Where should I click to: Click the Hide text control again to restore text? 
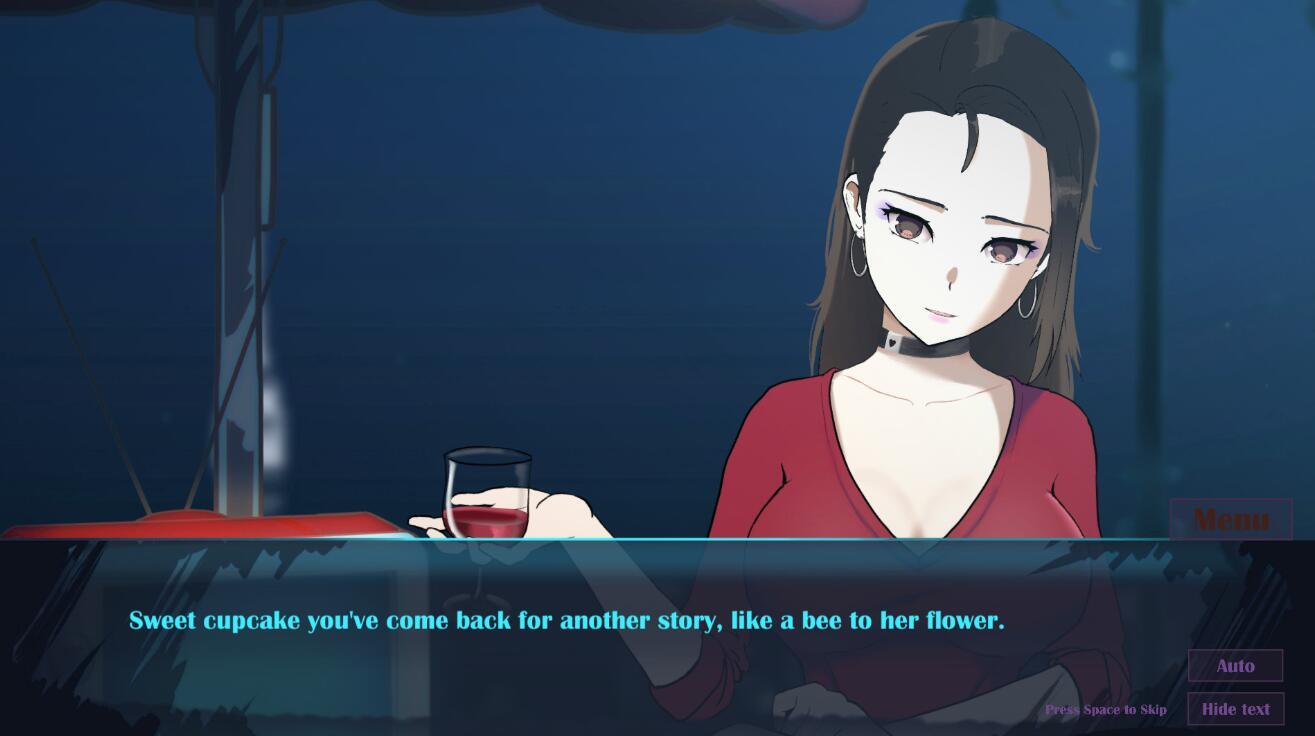pos(1235,708)
